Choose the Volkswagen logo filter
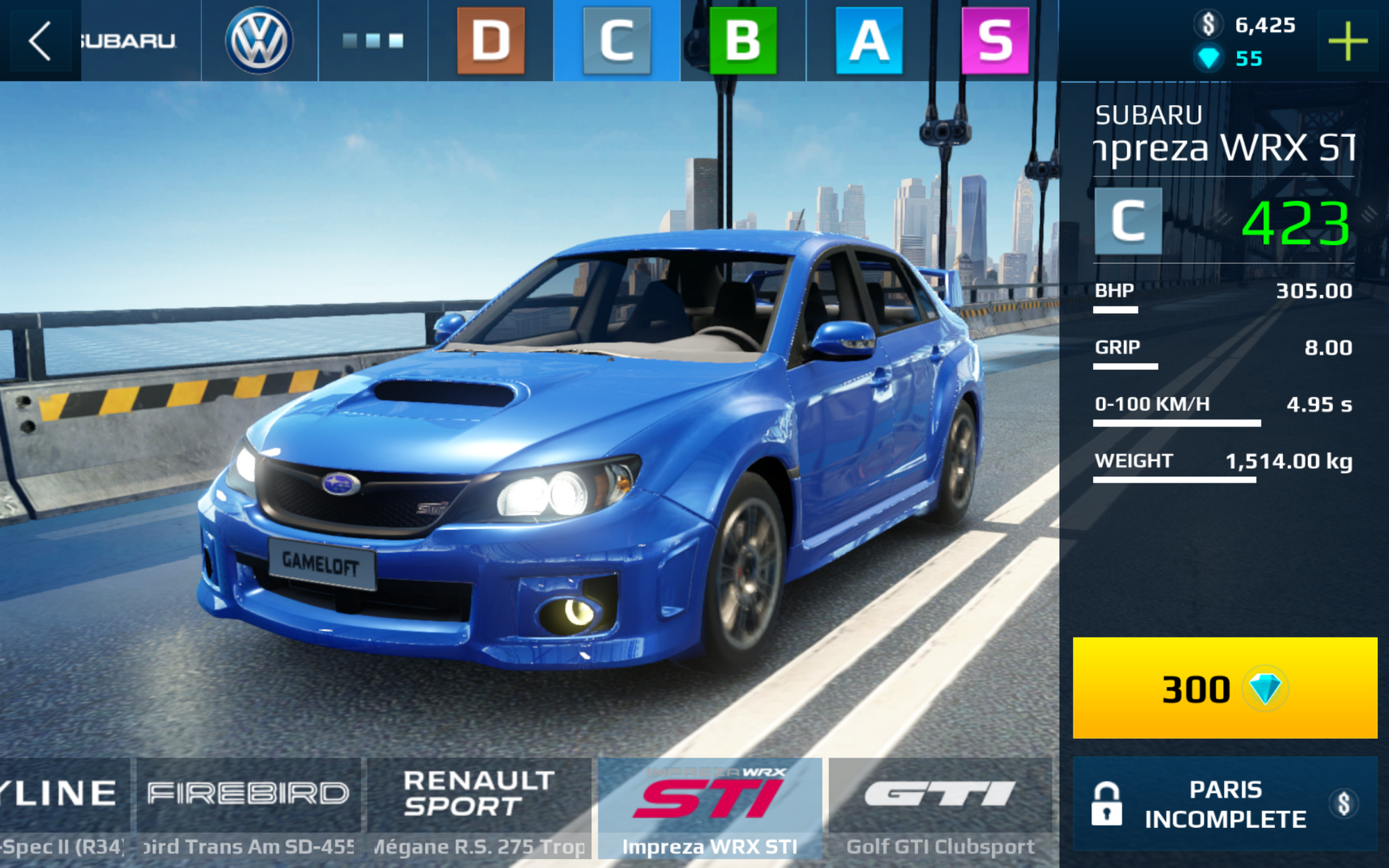Screen dimensions: 1389x868 pyautogui.click(x=259, y=40)
